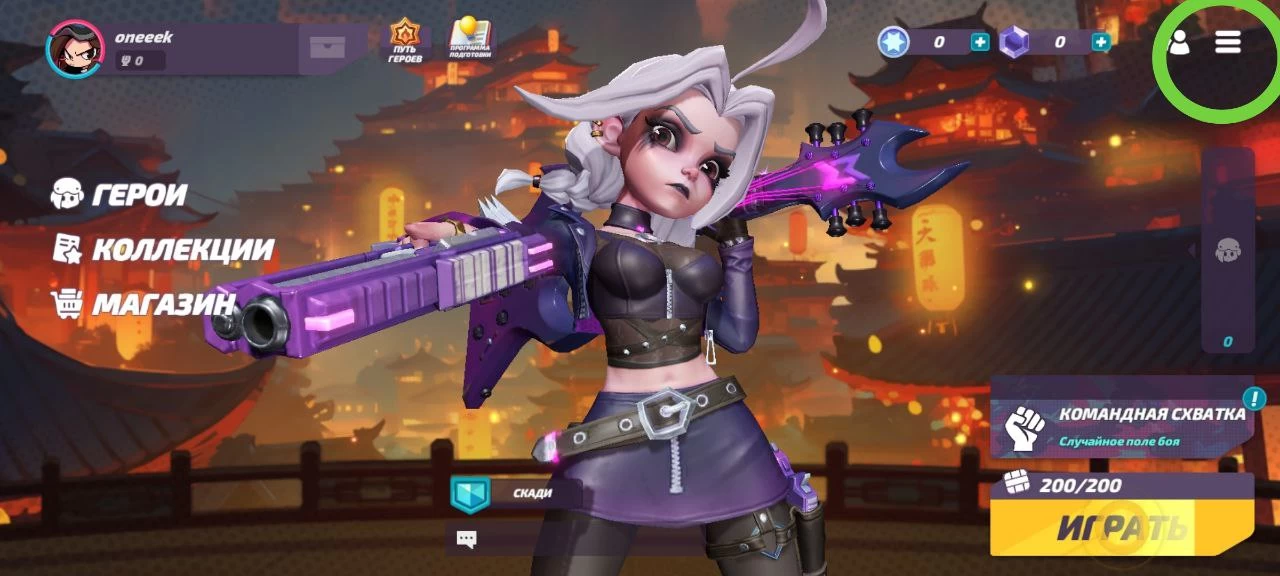This screenshot has height=576, width=1280.
Task: Open the hamburger main menu
Action: tap(1228, 42)
